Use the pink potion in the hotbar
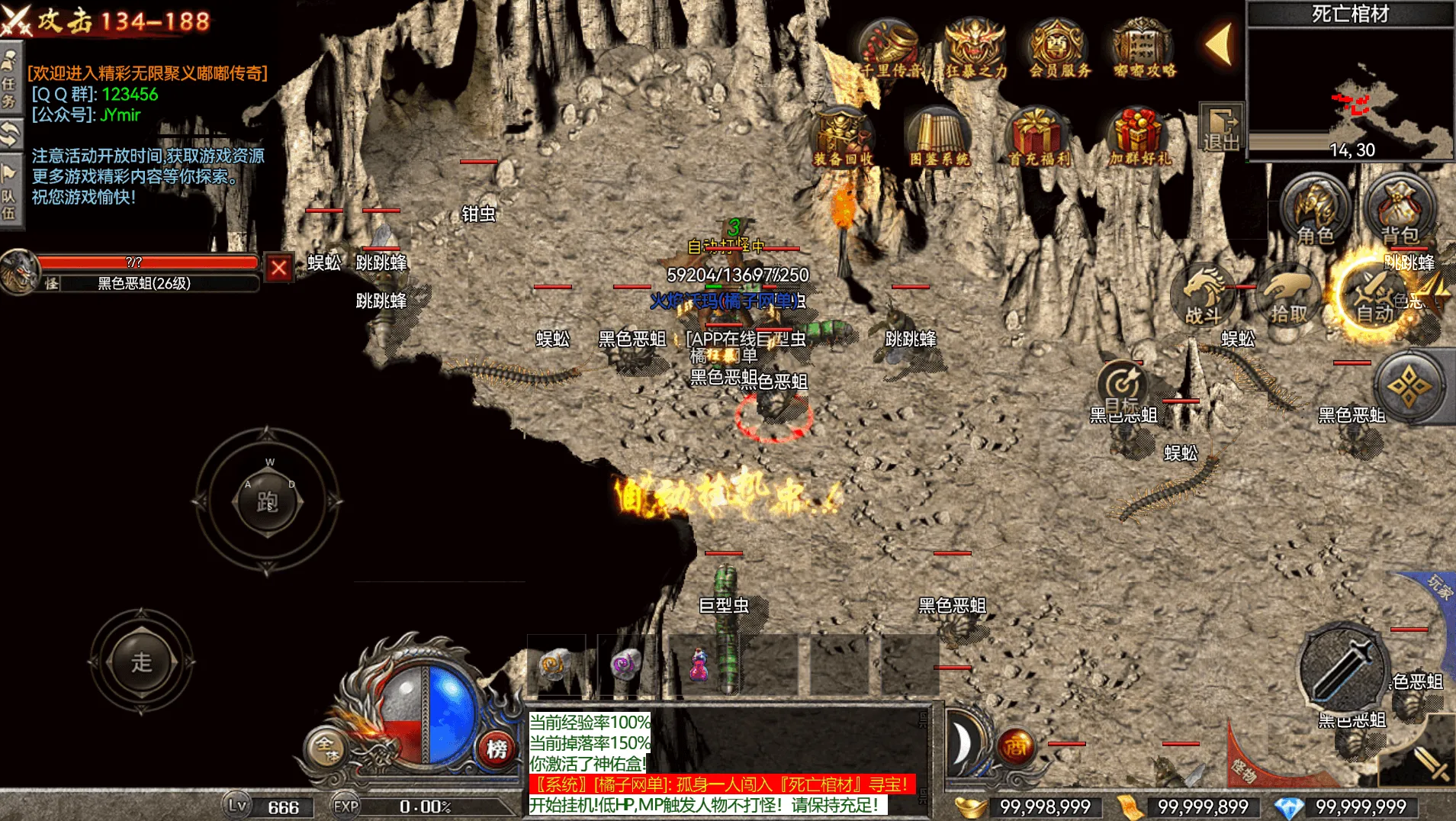The width and height of the screenshot is (1456, 821). [698, 664]
